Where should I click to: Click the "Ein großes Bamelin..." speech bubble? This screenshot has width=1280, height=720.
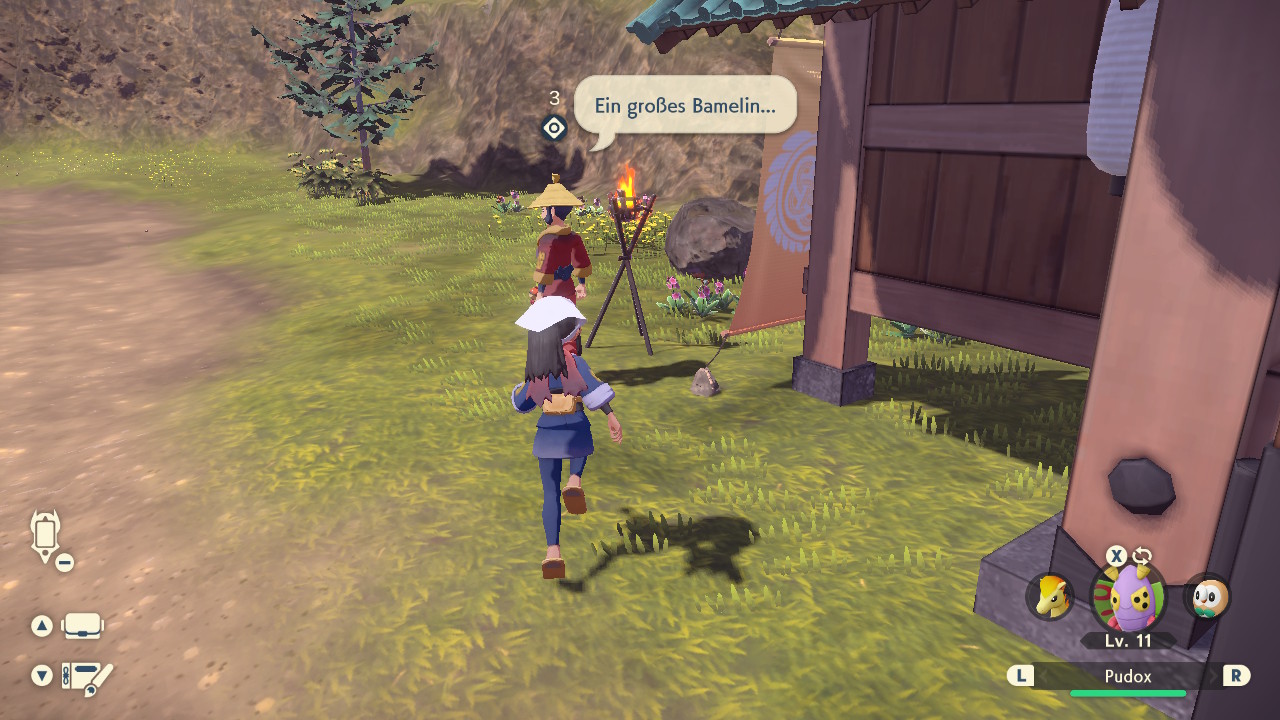click(x=685, y=105)
